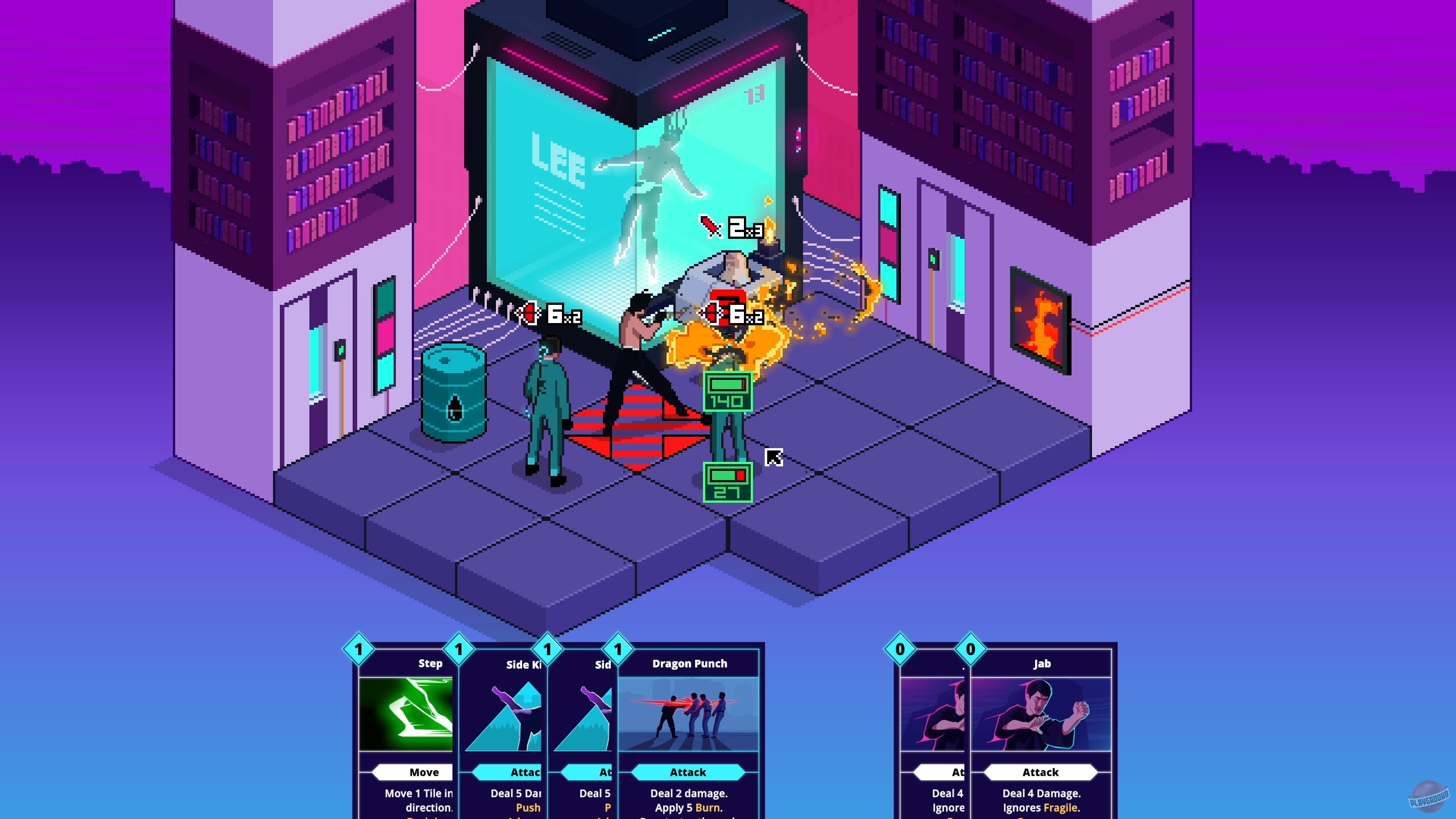Click the Attack banner on the Jab card
Image resolution: width=1456 pixels, height=819 pixels.
coord(1041,772)
